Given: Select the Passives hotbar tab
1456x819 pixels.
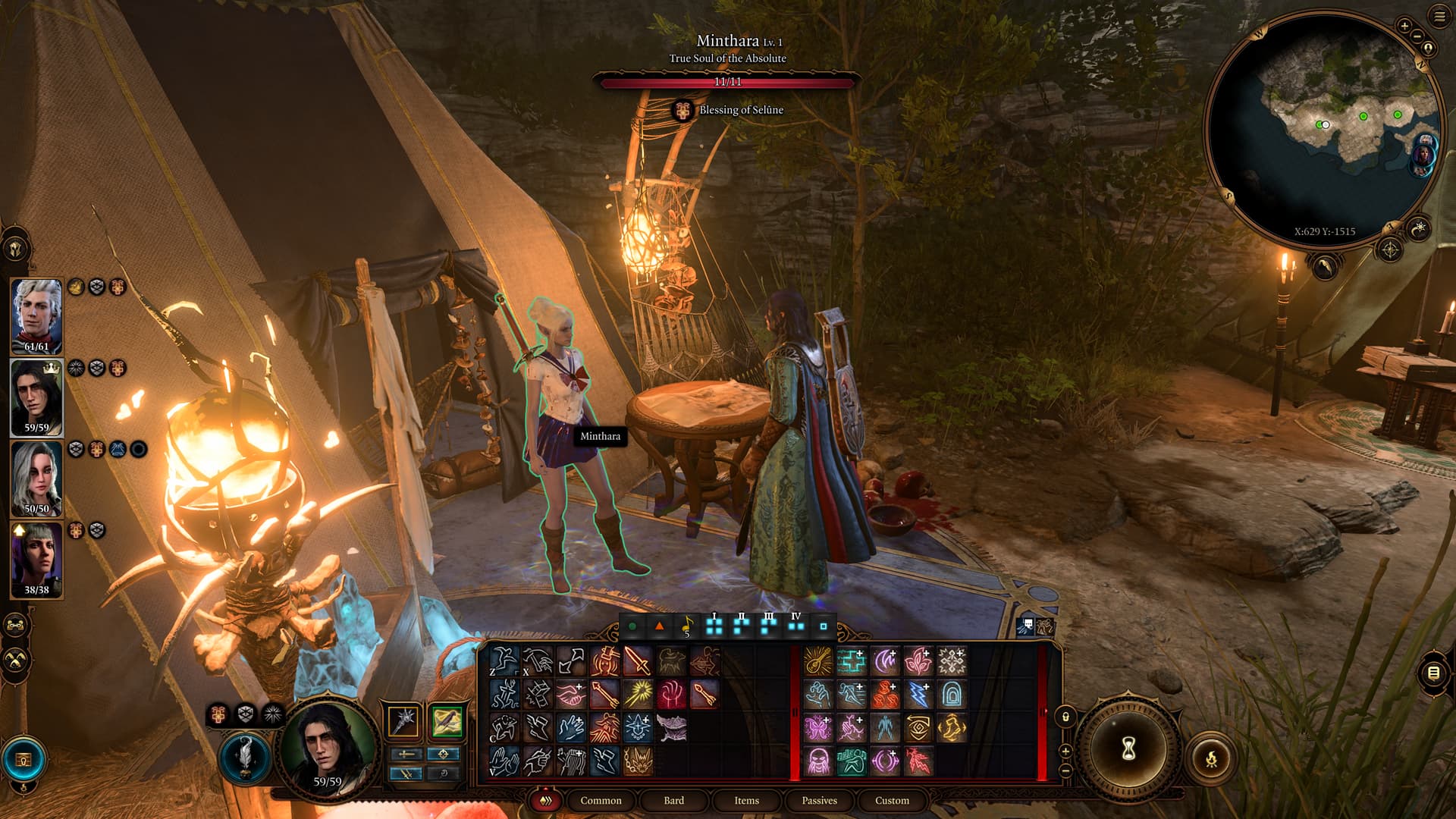Looking at the screenshot, I should point(819,800).
